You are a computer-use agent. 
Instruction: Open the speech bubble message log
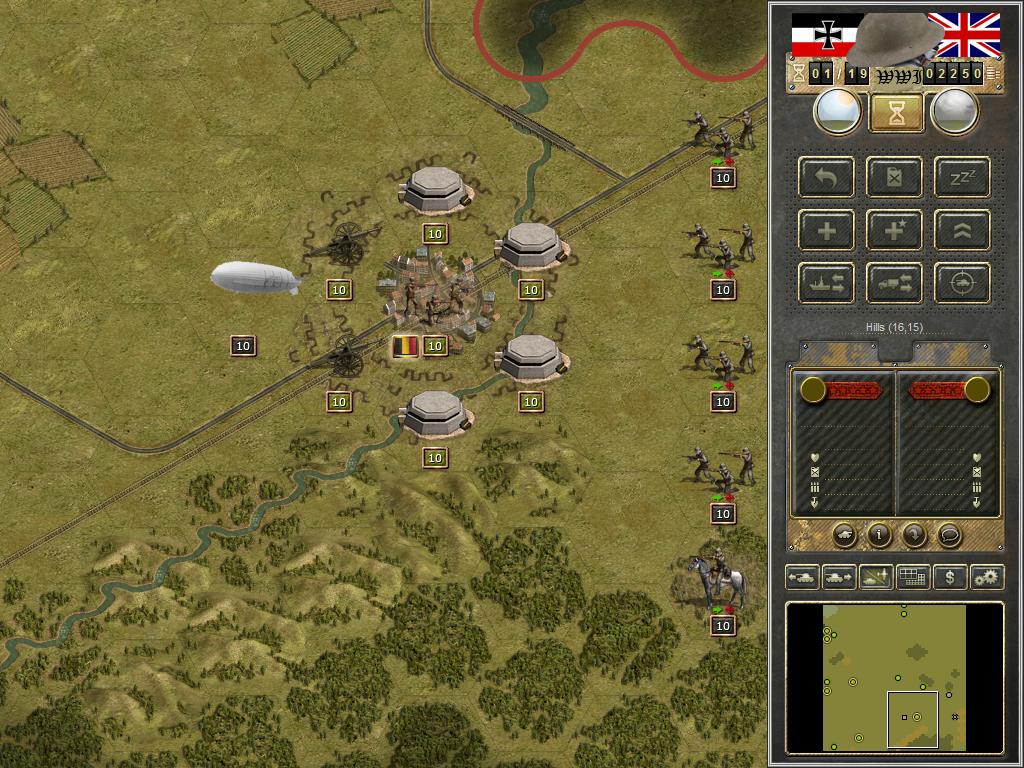coord(949,535)
